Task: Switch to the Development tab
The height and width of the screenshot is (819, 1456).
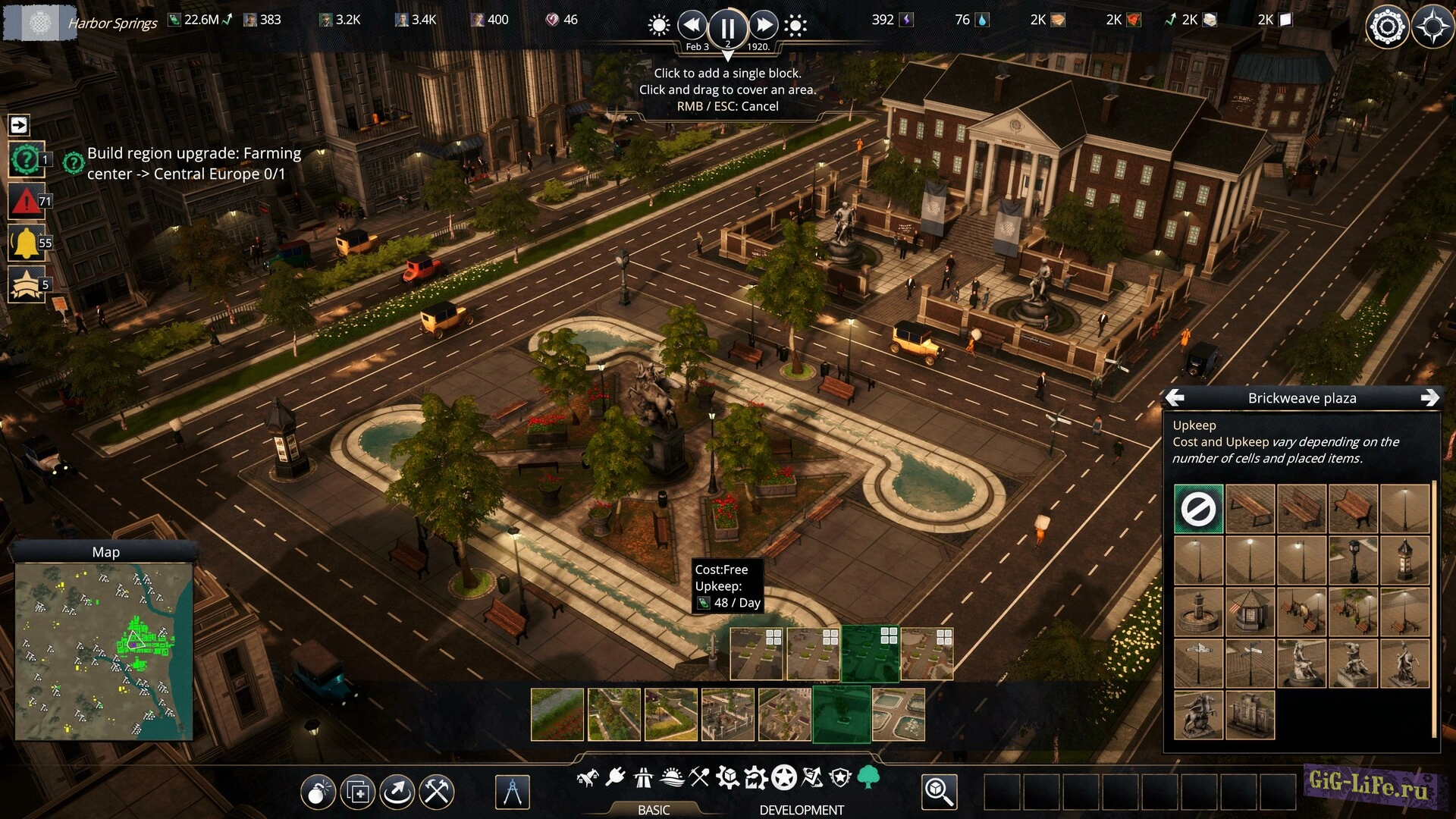Action: (801, 810)
